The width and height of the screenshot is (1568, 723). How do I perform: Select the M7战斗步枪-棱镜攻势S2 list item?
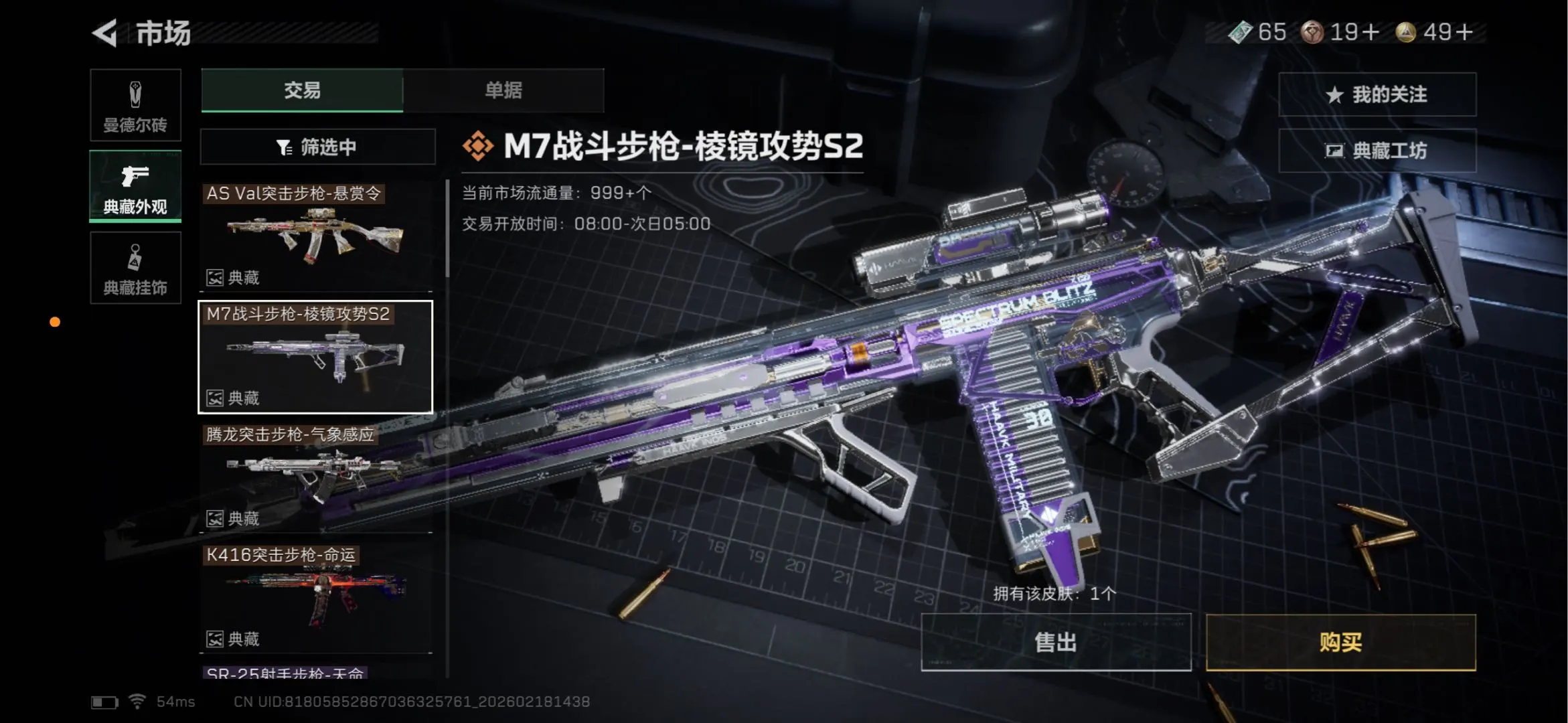click(x=315, y=356)
